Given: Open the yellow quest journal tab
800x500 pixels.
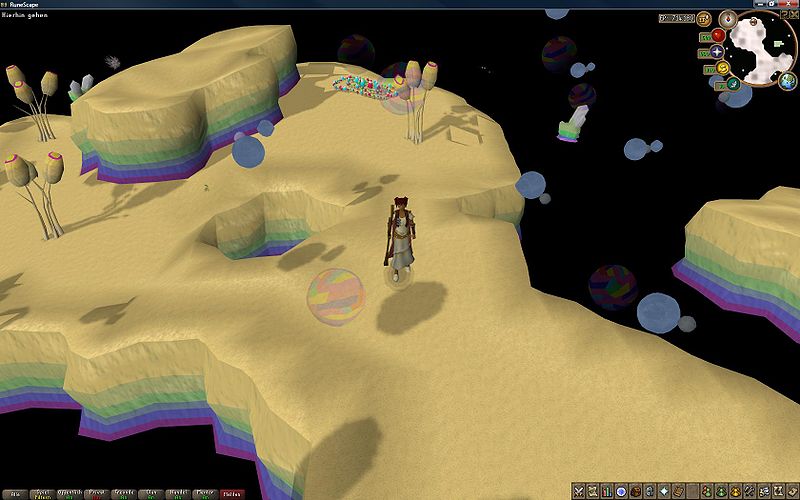Looking at the screenshot, I should (x=621, y=490).
